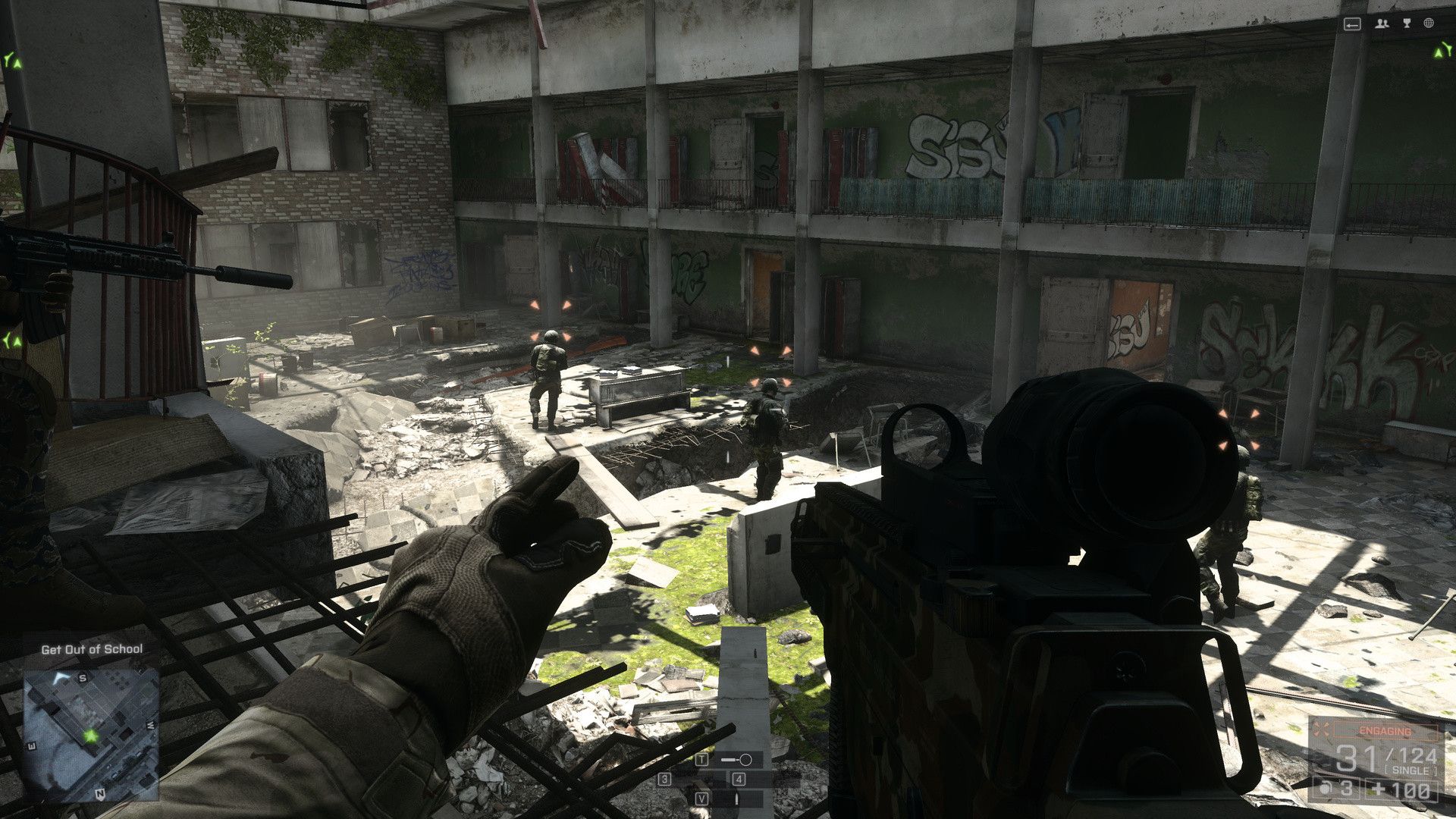Click the globe network icon
1456x819 pixels.
[1429, 24]
